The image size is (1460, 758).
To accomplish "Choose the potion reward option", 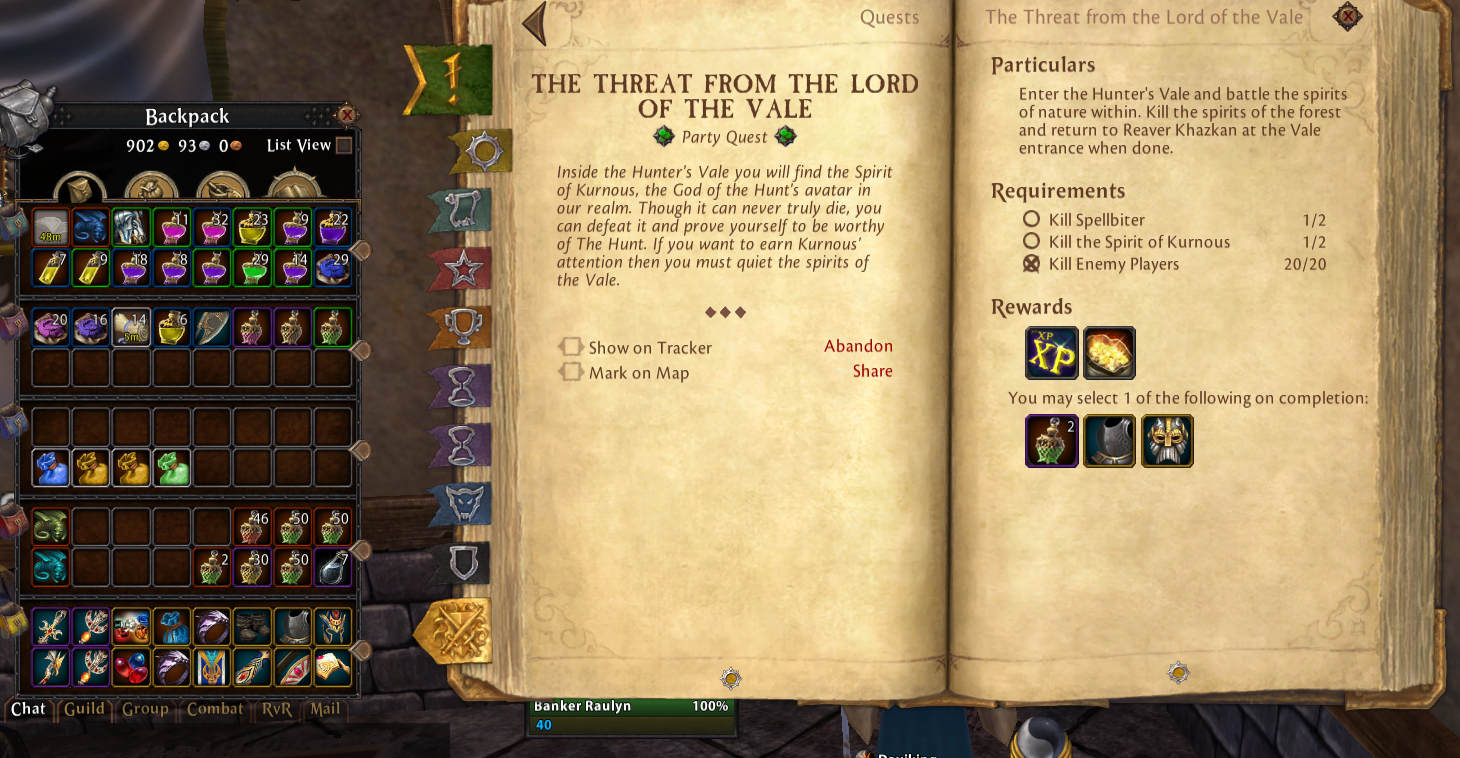I will (1052, 441).
